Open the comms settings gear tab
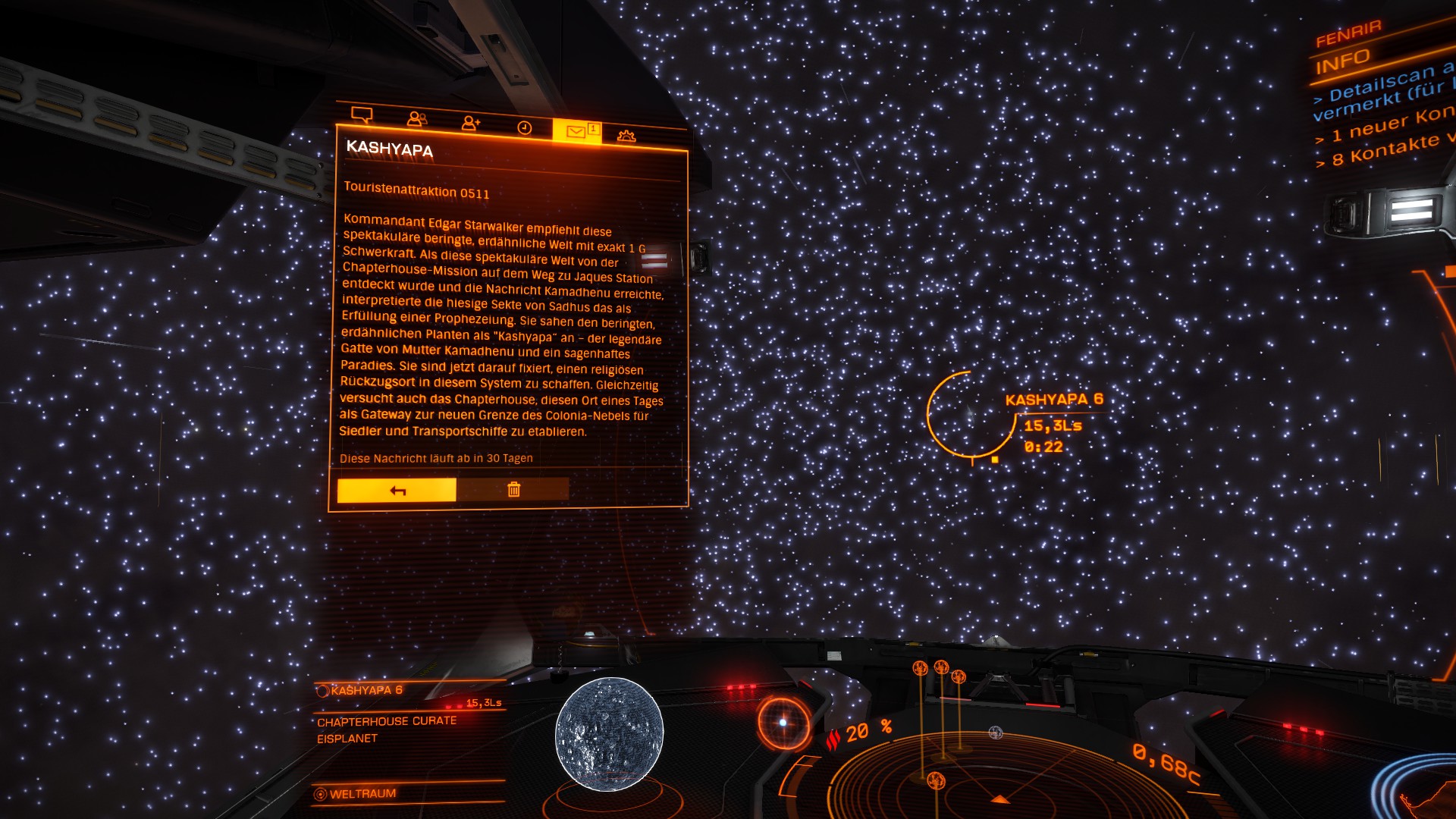 626,136
